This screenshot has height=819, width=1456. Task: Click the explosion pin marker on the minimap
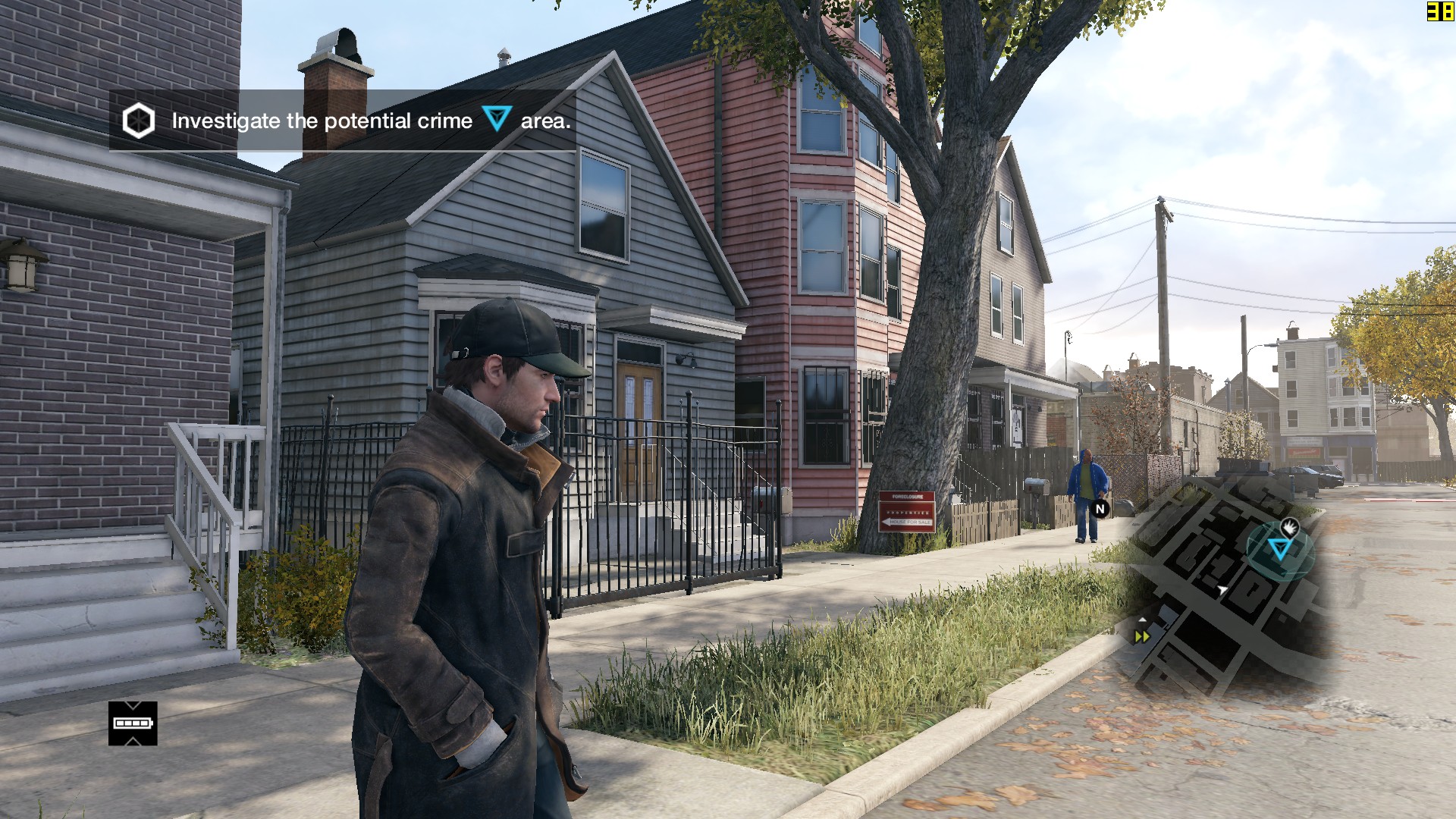[1289, 526]
